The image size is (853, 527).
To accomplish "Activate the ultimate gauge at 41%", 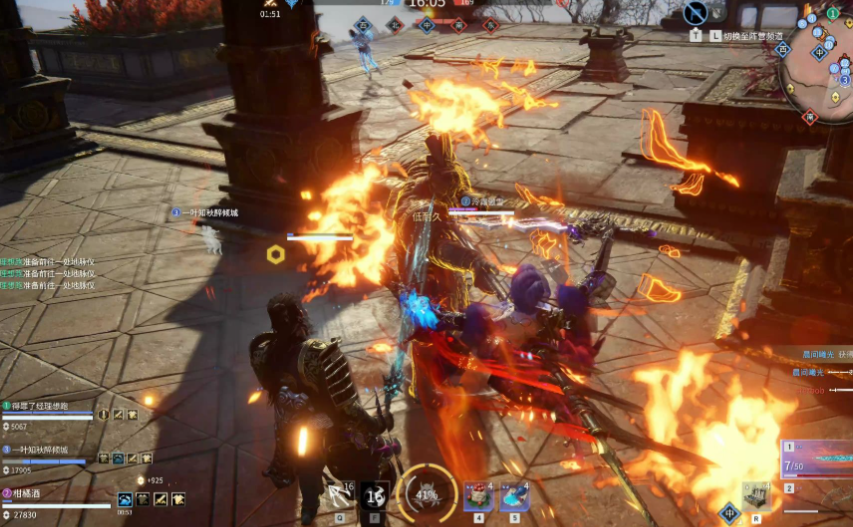I will 427,494.
